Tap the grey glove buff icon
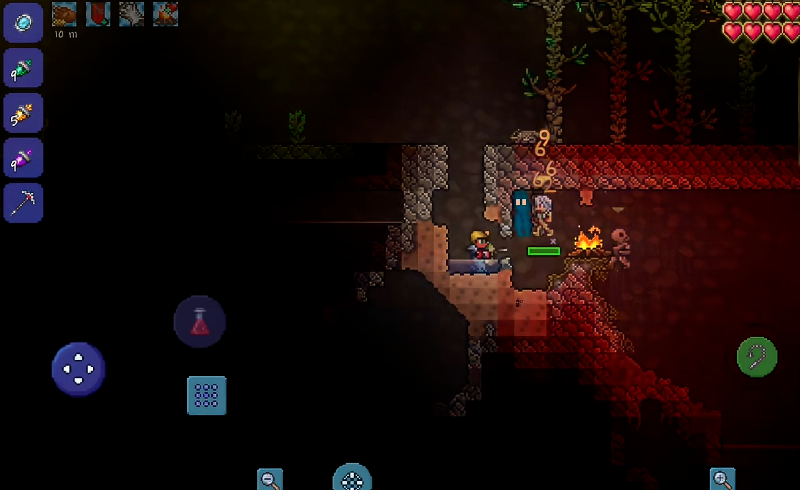The width and height of the screenshot is (800, 490). tap(132, 13)
